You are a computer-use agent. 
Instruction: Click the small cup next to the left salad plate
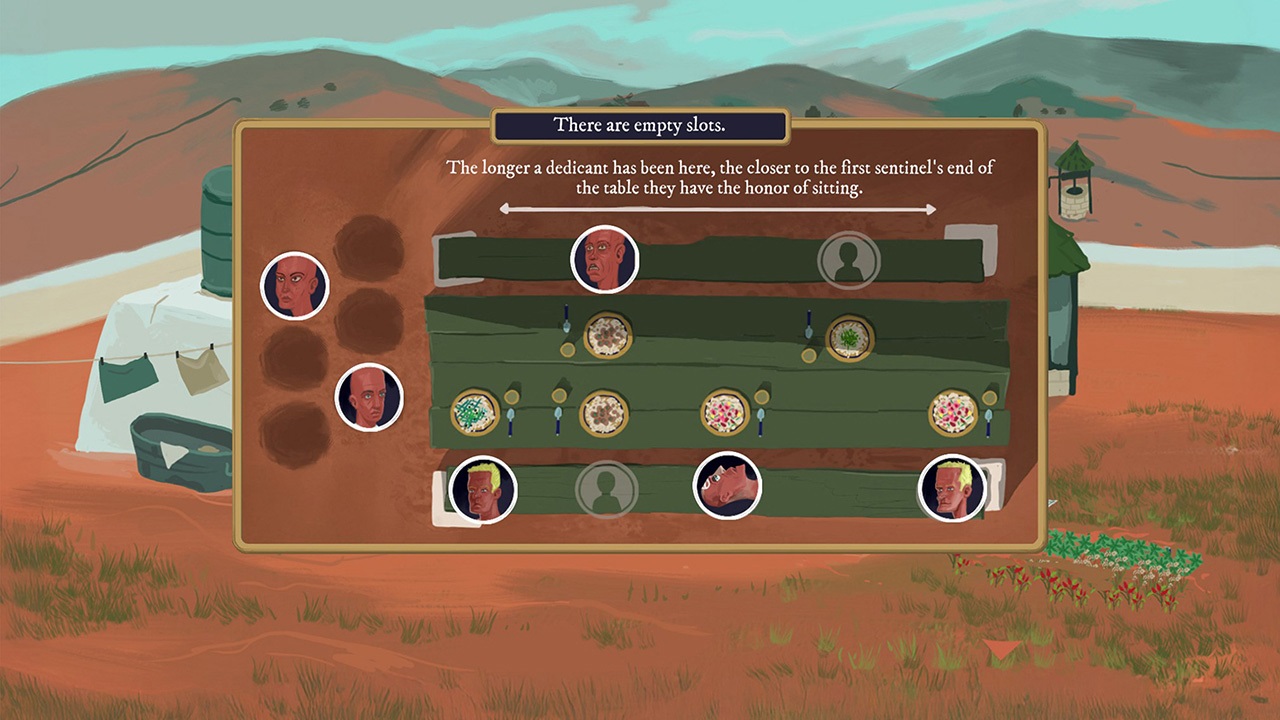tap(511, 398)
